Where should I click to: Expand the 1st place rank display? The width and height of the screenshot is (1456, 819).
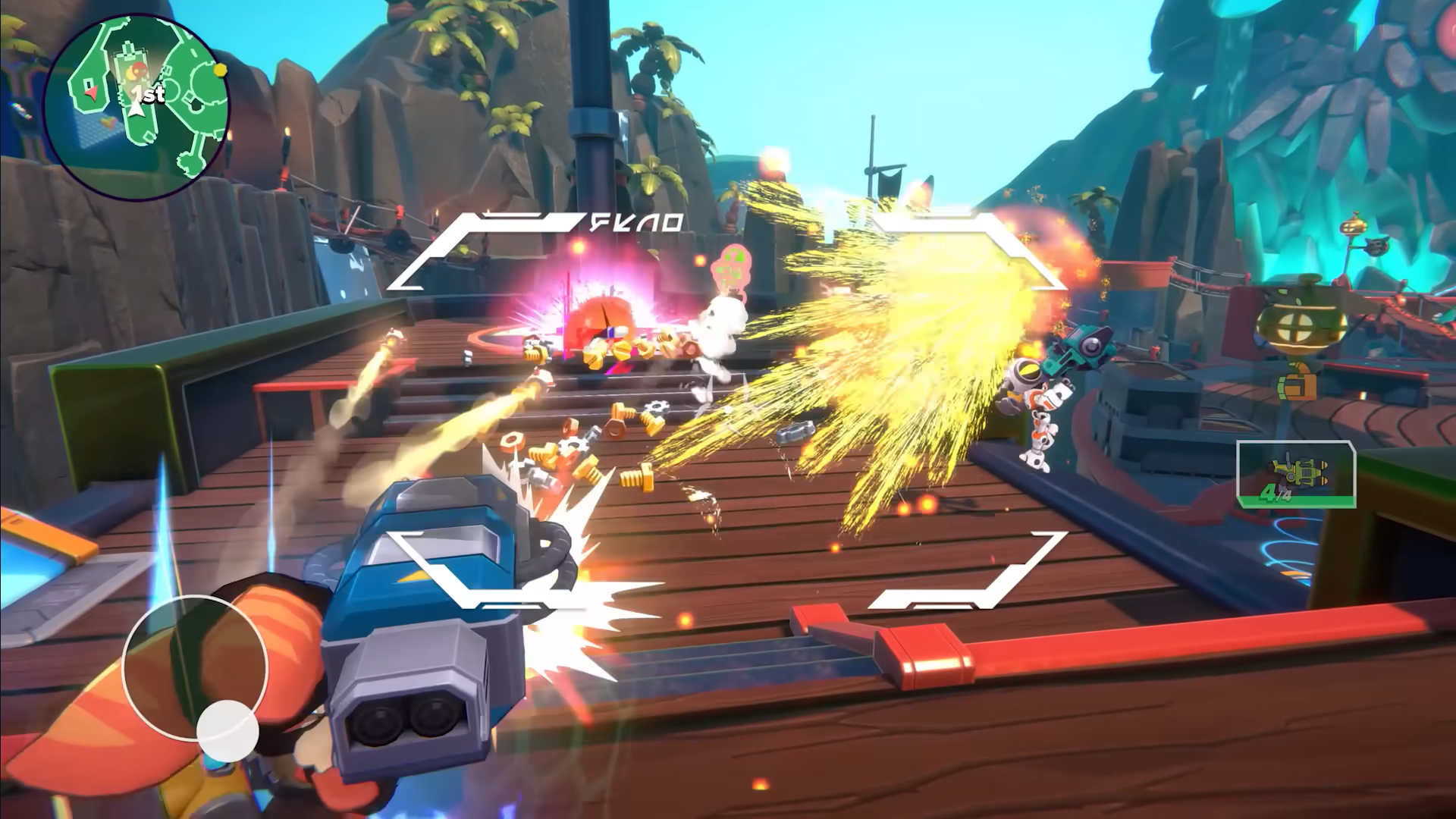[x=149, y=96]
